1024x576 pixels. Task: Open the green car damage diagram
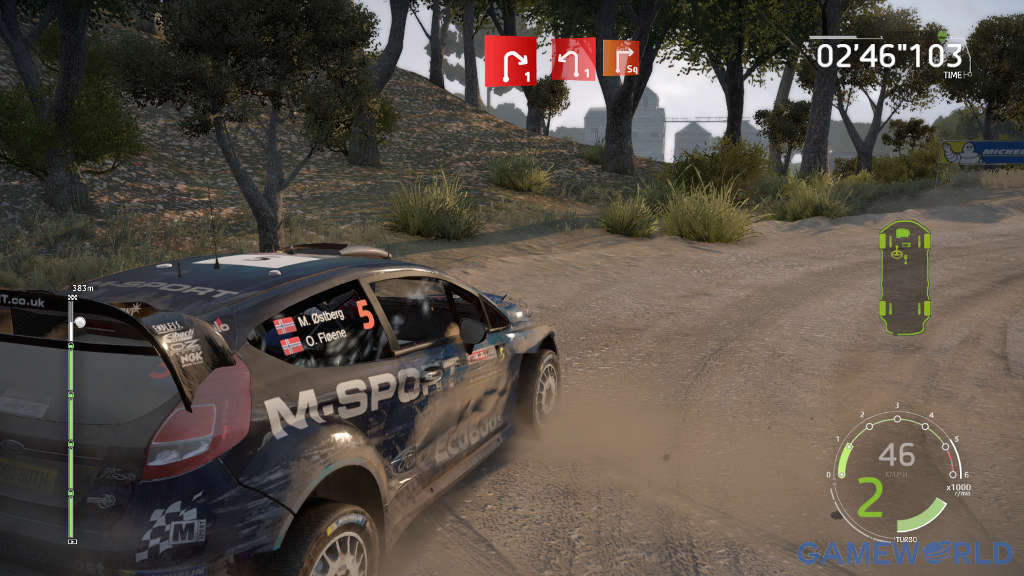tap(904, 277)
